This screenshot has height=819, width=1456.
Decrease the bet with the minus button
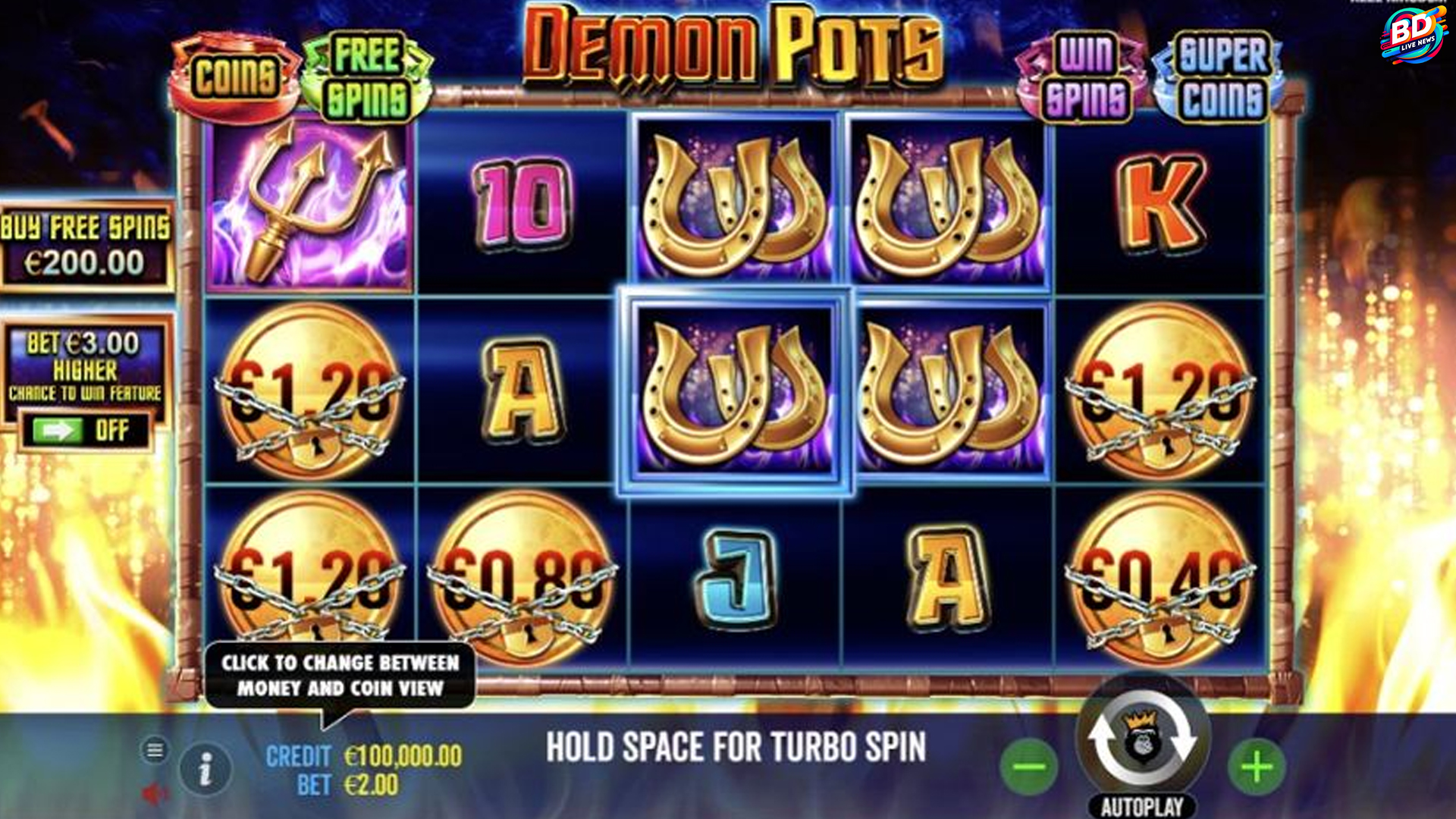1029,767
